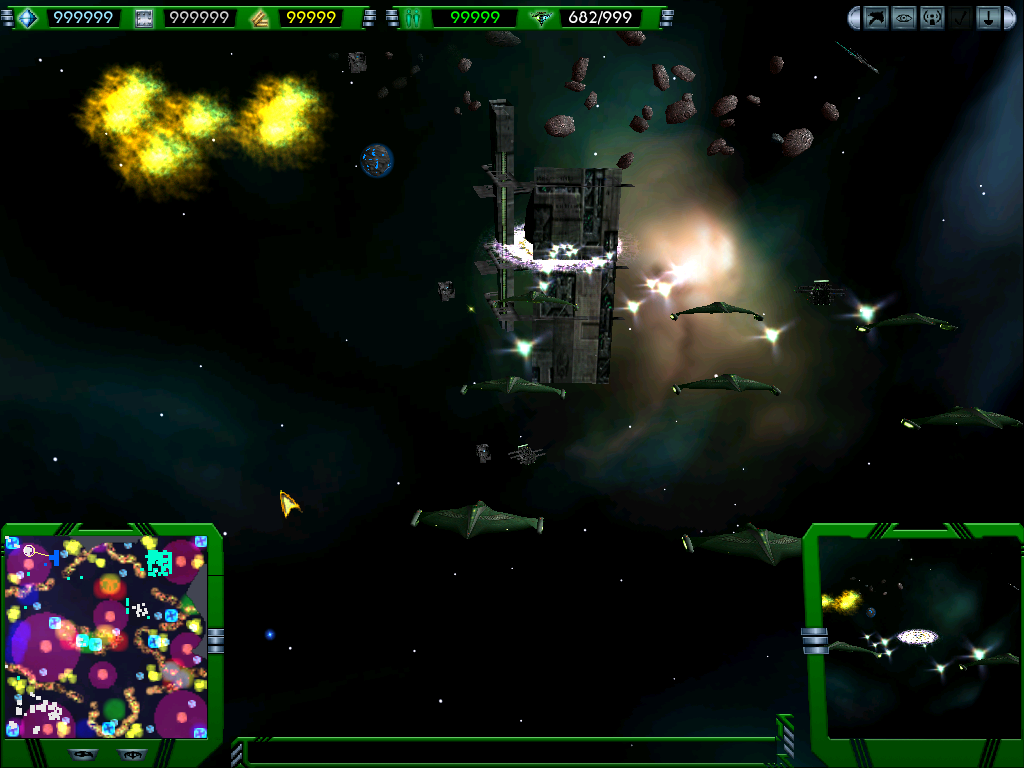Click the slider tab beside the minimap
Viewport: 1024px width, 768px height.
click(215, 640)
